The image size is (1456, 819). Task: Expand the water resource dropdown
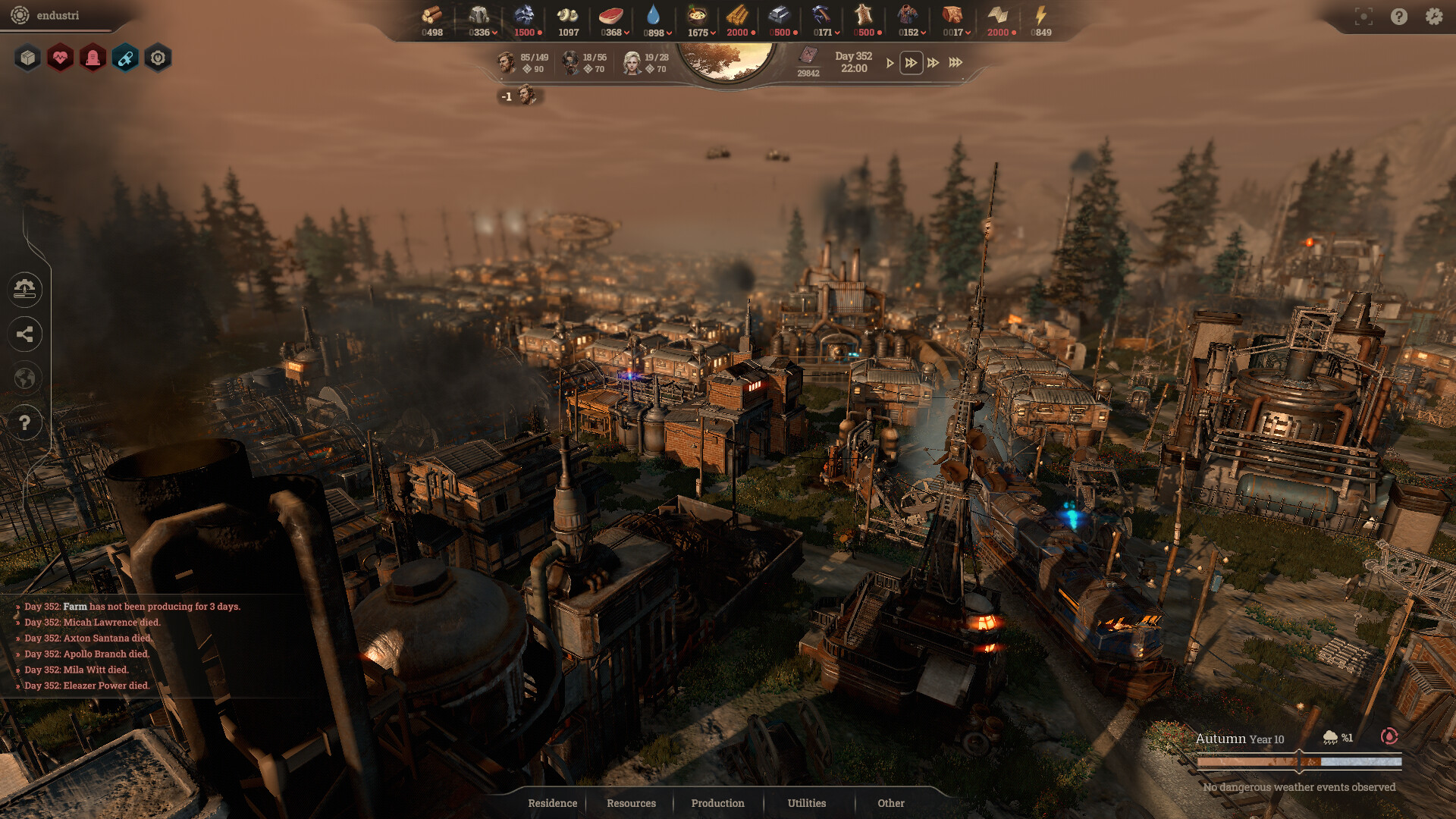click(x=670, y=33)
